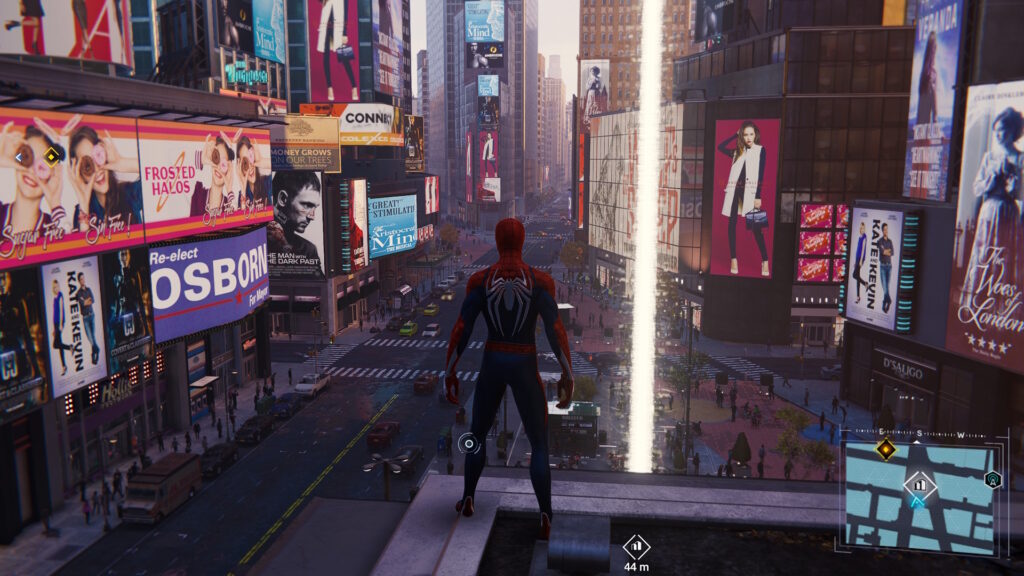Select the yellow diamond mission marker on minimap
Screen dimensions: 1024x576
click(885, 449)
